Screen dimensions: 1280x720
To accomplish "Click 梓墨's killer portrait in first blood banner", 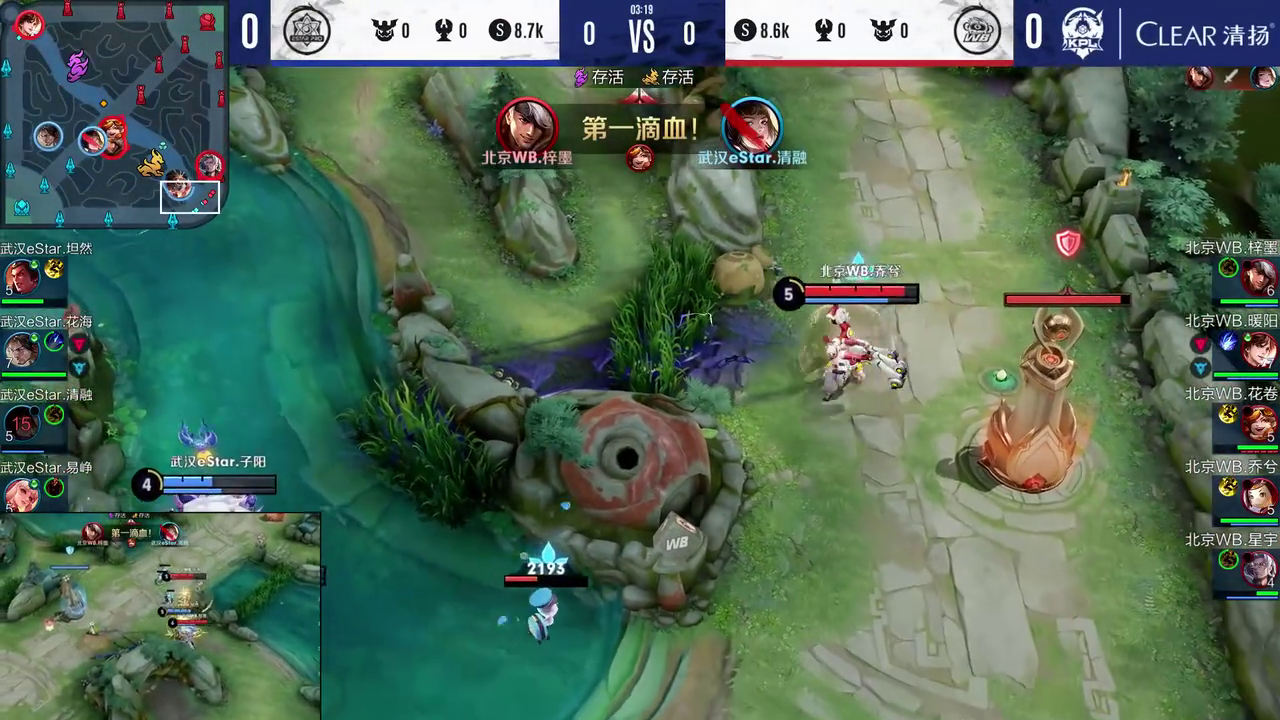I will click(x=526, y=125).
